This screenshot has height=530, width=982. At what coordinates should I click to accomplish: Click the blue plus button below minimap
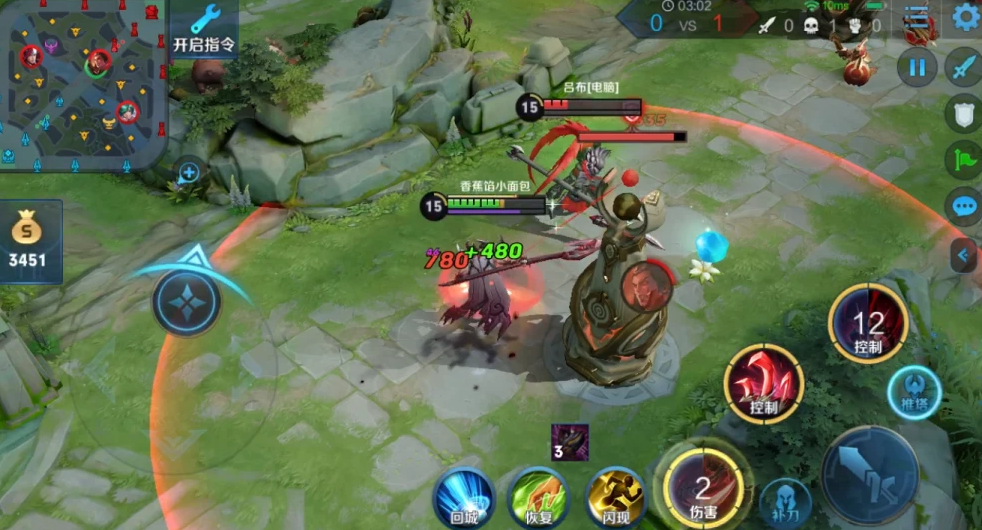click(189, 172)
